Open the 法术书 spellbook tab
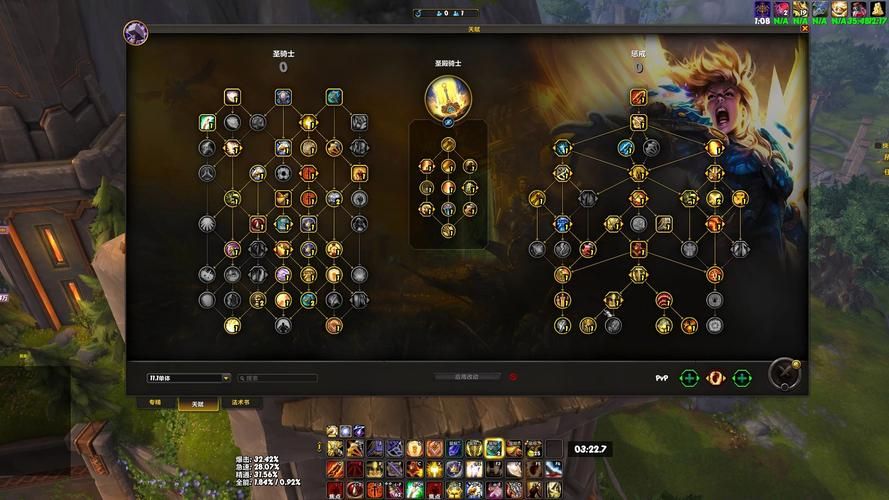The image size is (889, 500). (241, 402)
